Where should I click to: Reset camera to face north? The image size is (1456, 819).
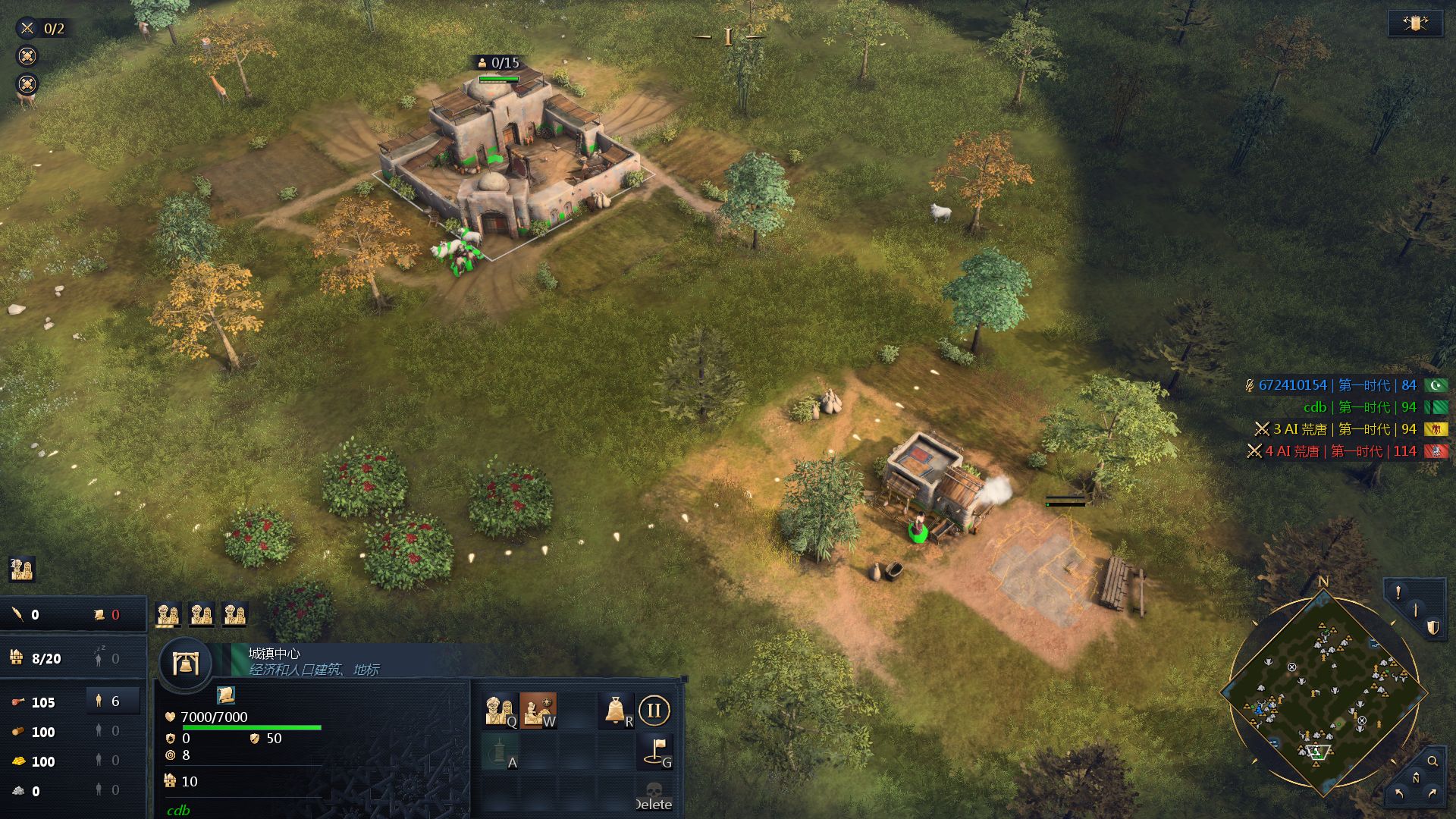(x=1415, y=778)
